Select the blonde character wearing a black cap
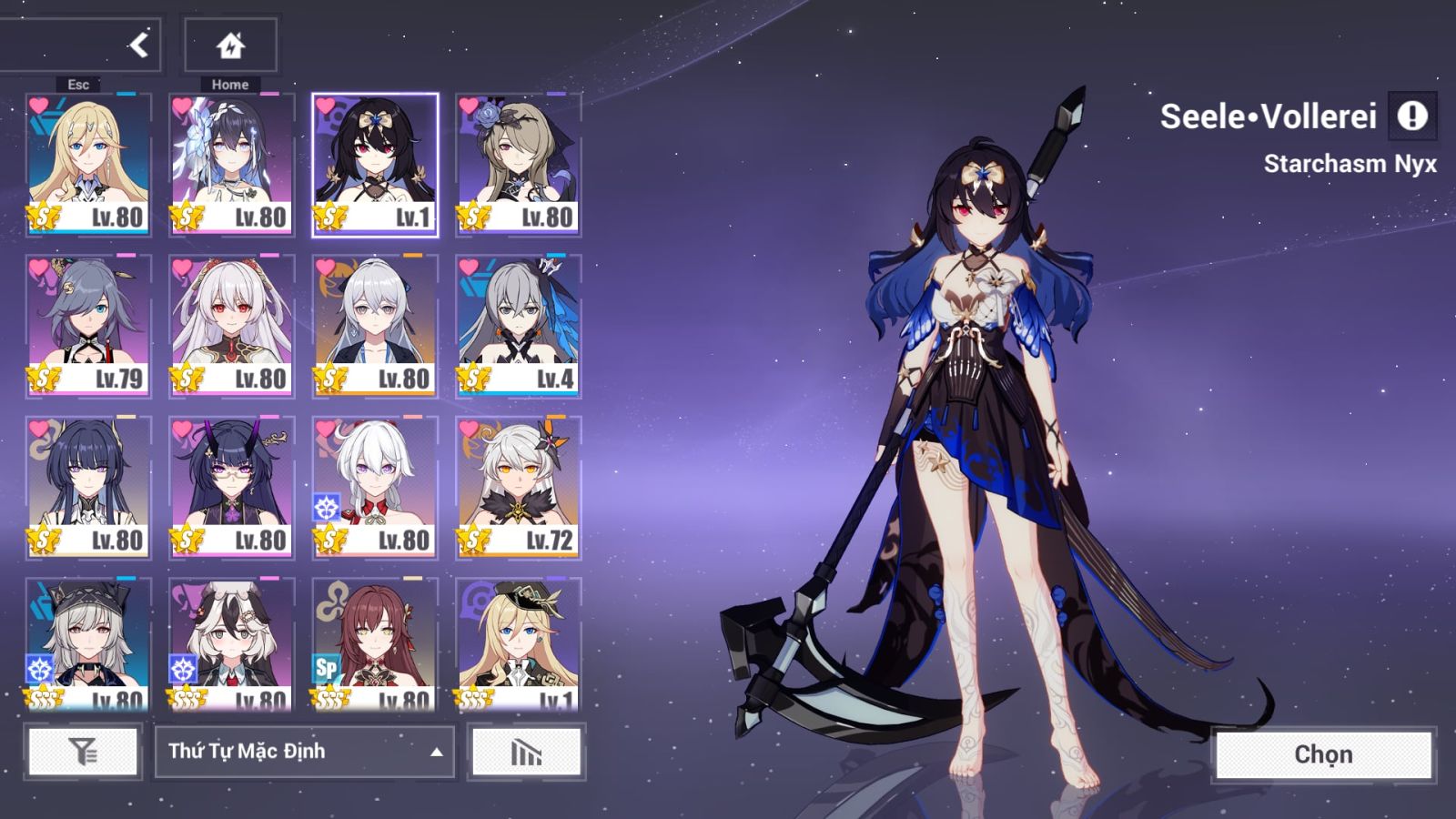The width and height of the screenshot is (1456, 819). tap(518, 644)
